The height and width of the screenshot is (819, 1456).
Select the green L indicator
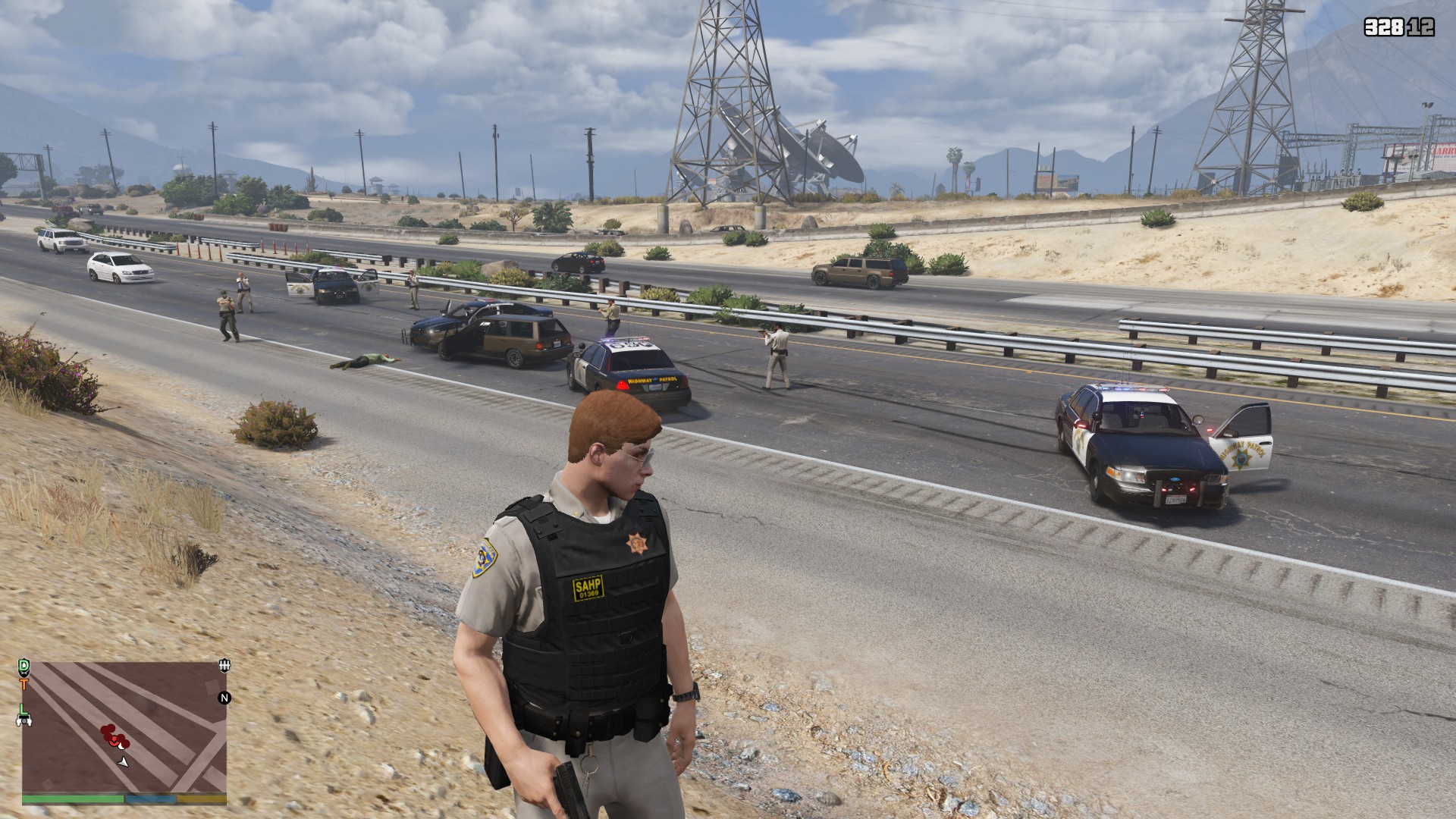pos(24,709)
